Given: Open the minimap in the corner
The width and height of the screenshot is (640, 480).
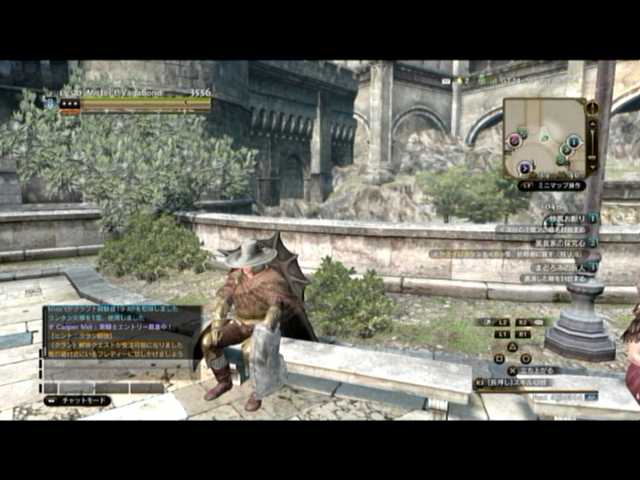Looking at the screenshot, I should click(544, 137).
